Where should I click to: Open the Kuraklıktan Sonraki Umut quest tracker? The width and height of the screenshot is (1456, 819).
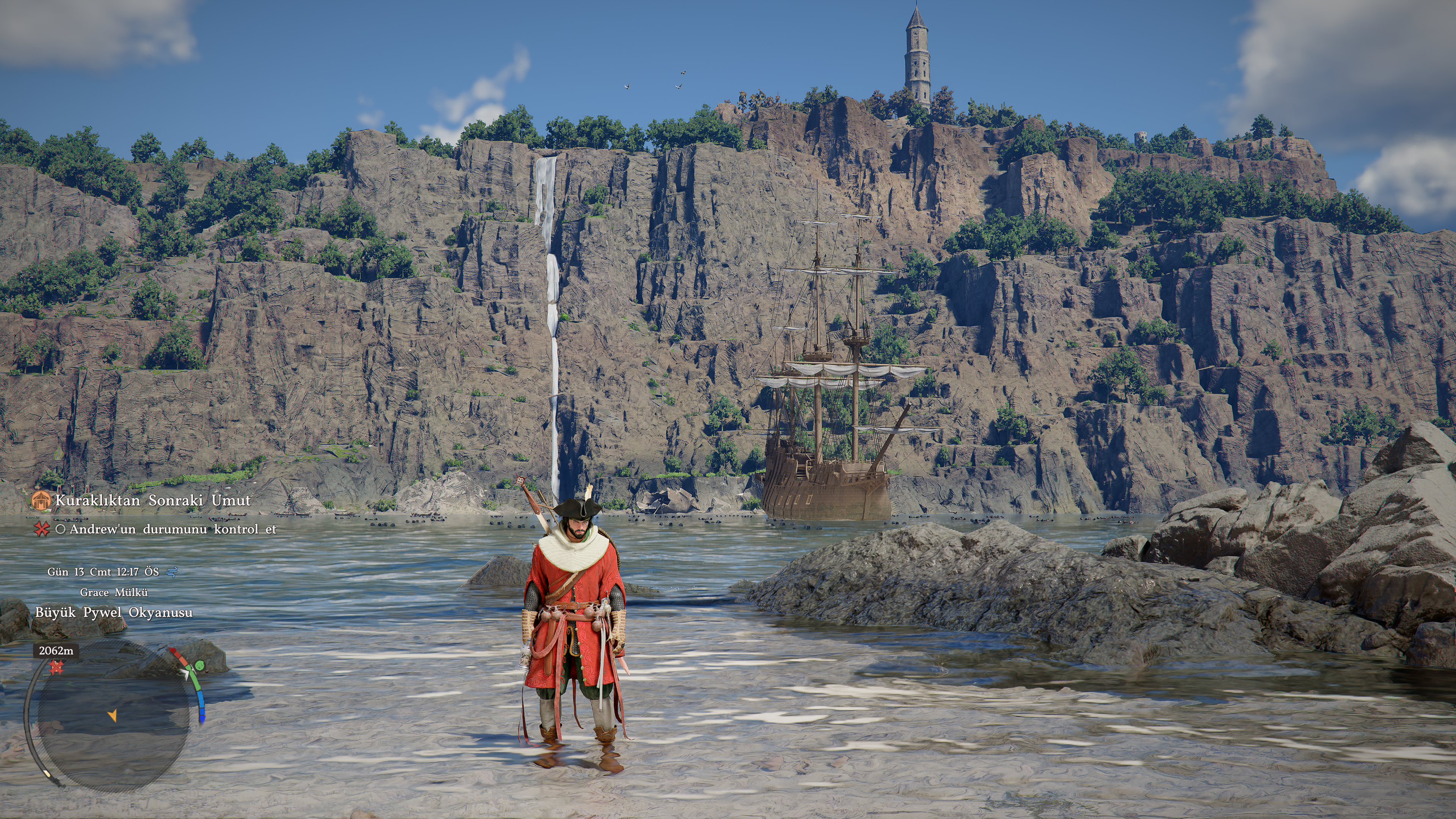(152, 500)
